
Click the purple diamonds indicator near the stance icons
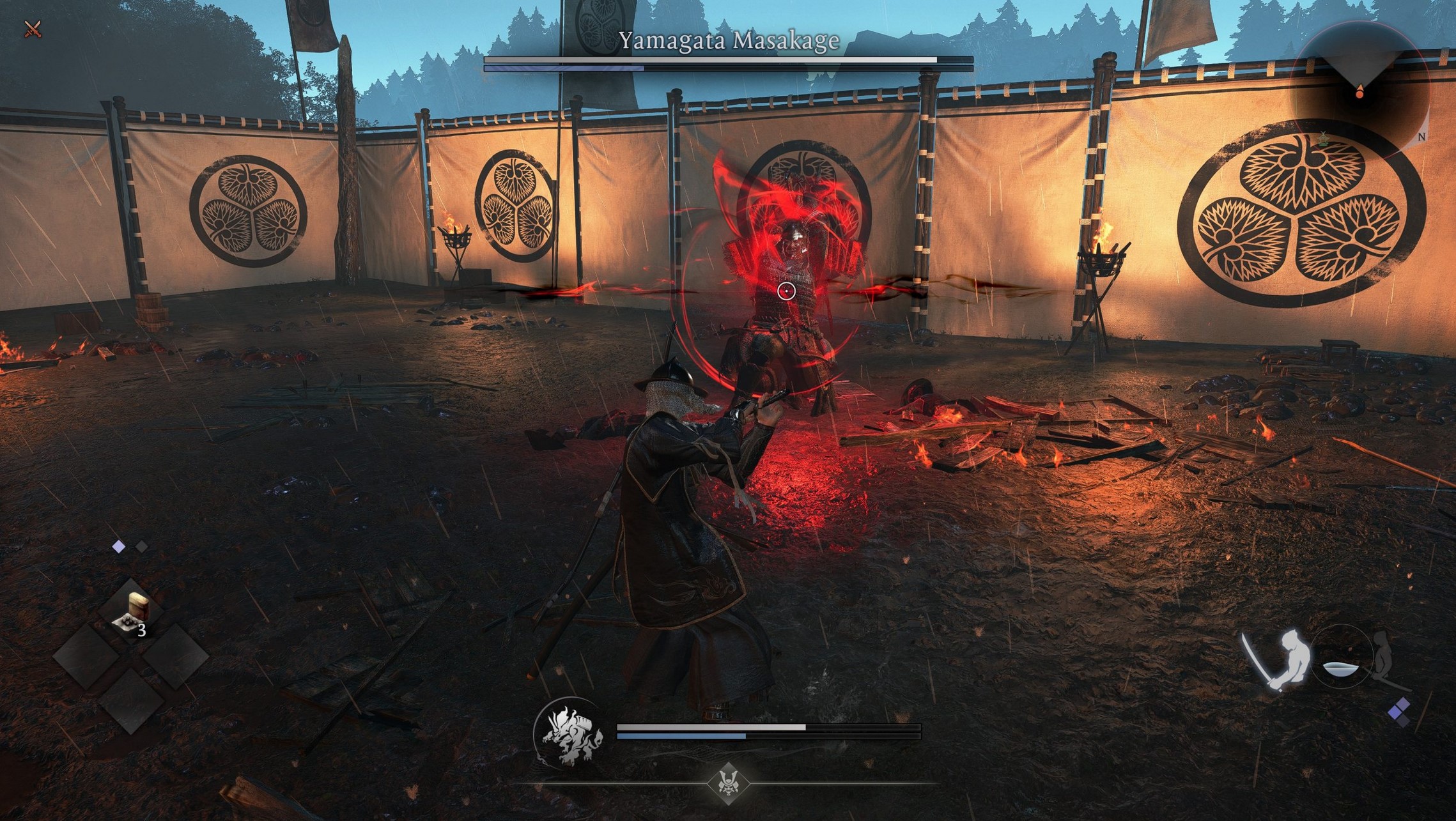coord(1399,711)
